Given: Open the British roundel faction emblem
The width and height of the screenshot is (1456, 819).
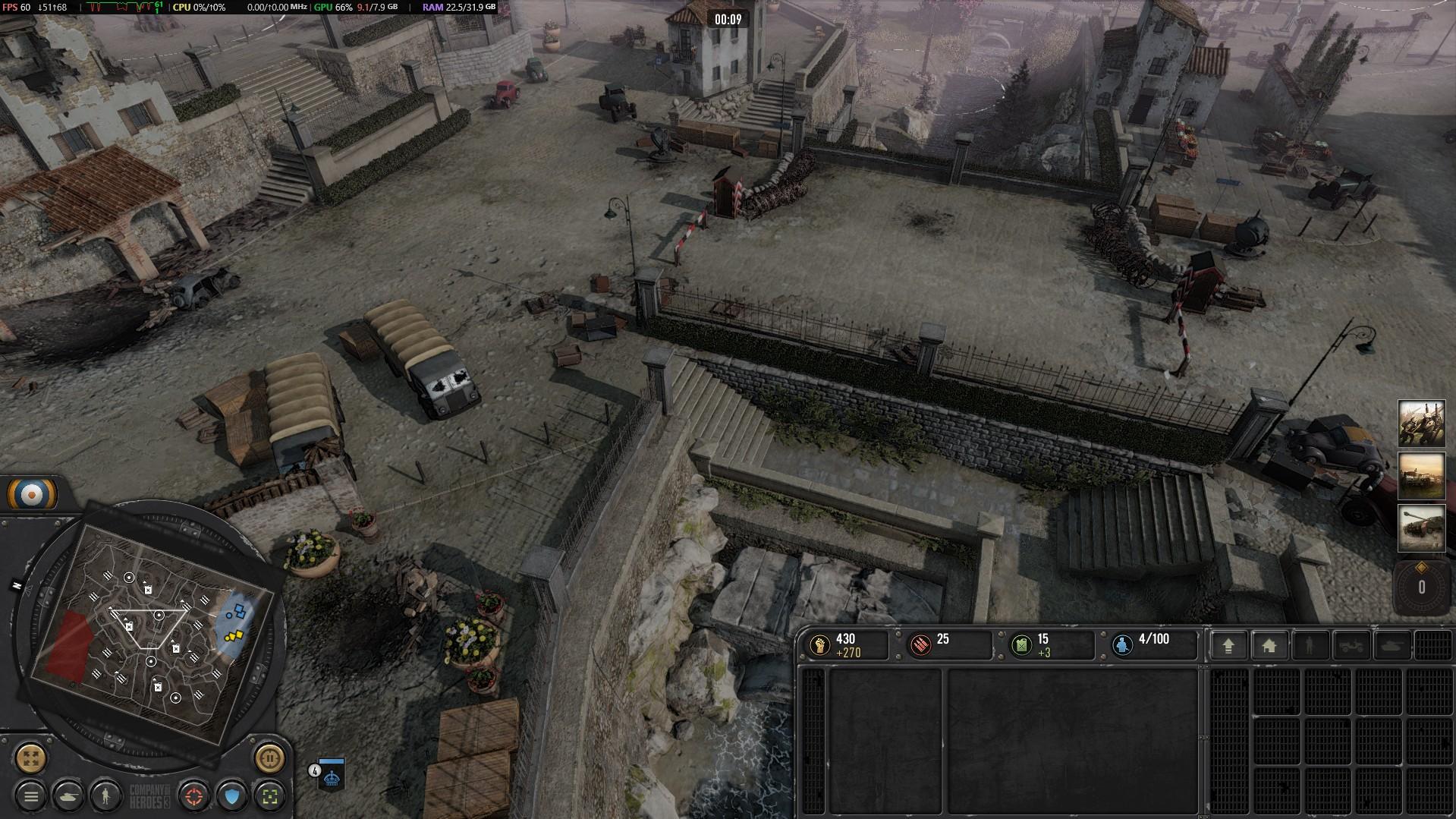Looking at the screenshot, I should (x=32, y=495).
